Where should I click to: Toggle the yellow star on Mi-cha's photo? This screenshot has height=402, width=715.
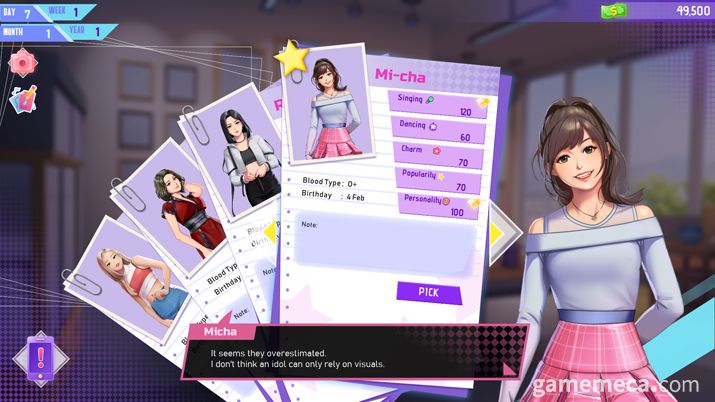tap(293, 58)
